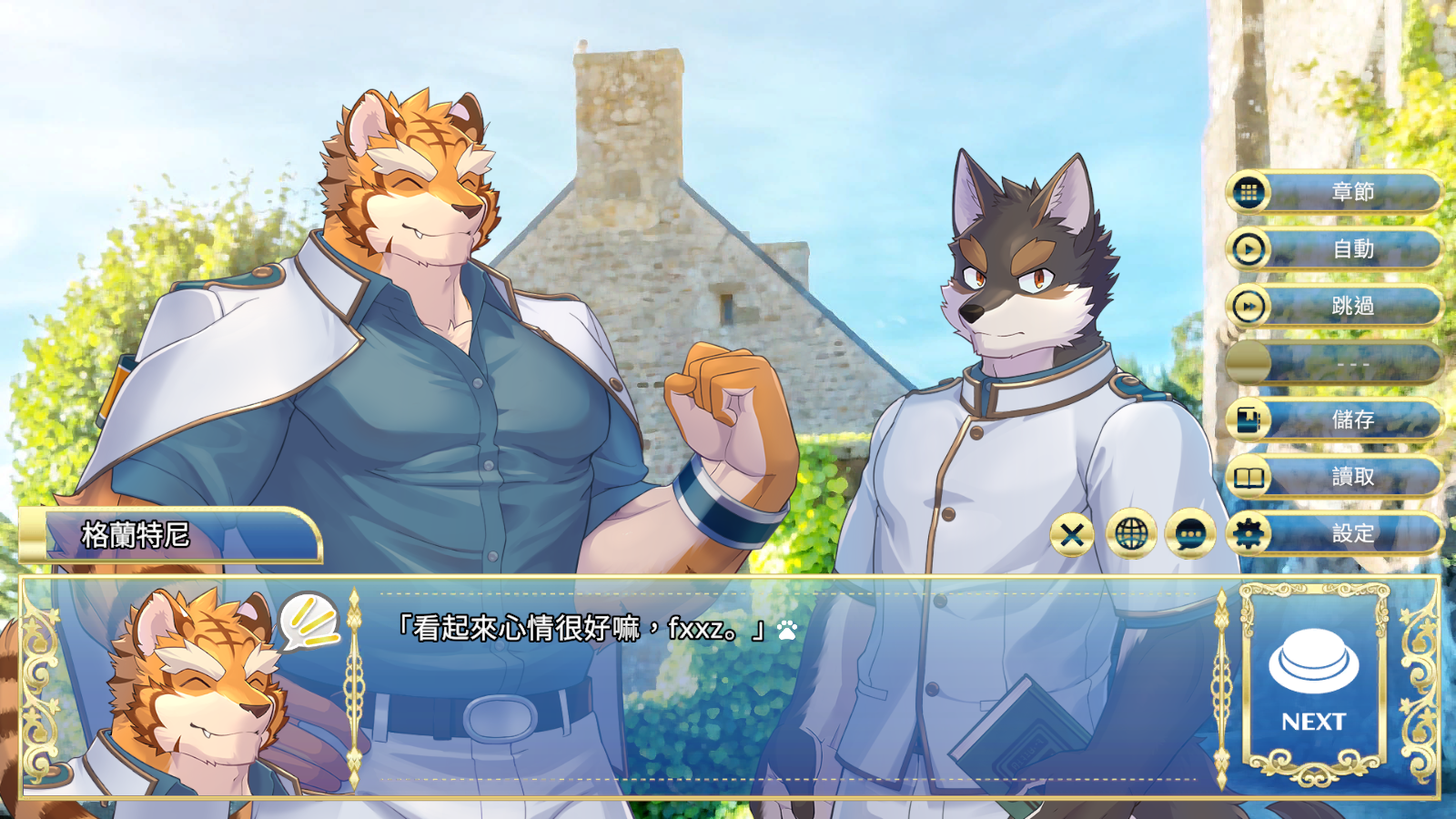The height and width of the screenshot is (819, 1456).
Task: Click the 儲存 save button
Action: point(1347,420)
